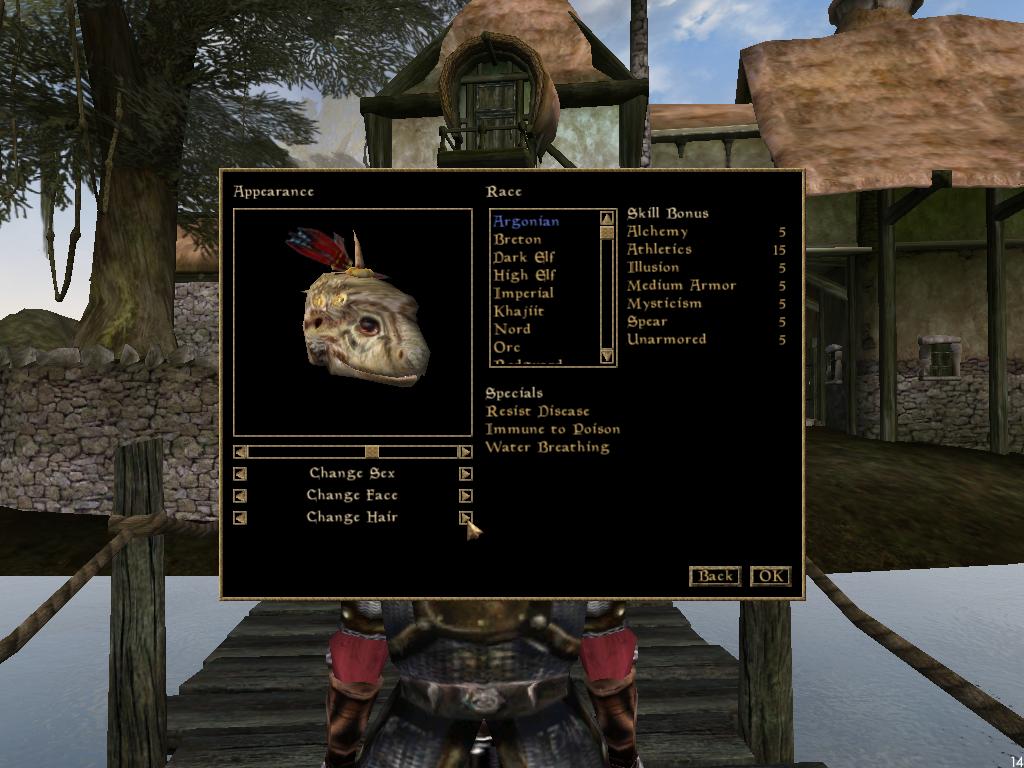The width and height of the screenshot is (1024, 768).
Task: Click next arrow beside Change Sex
Action: tap(465, 474)
